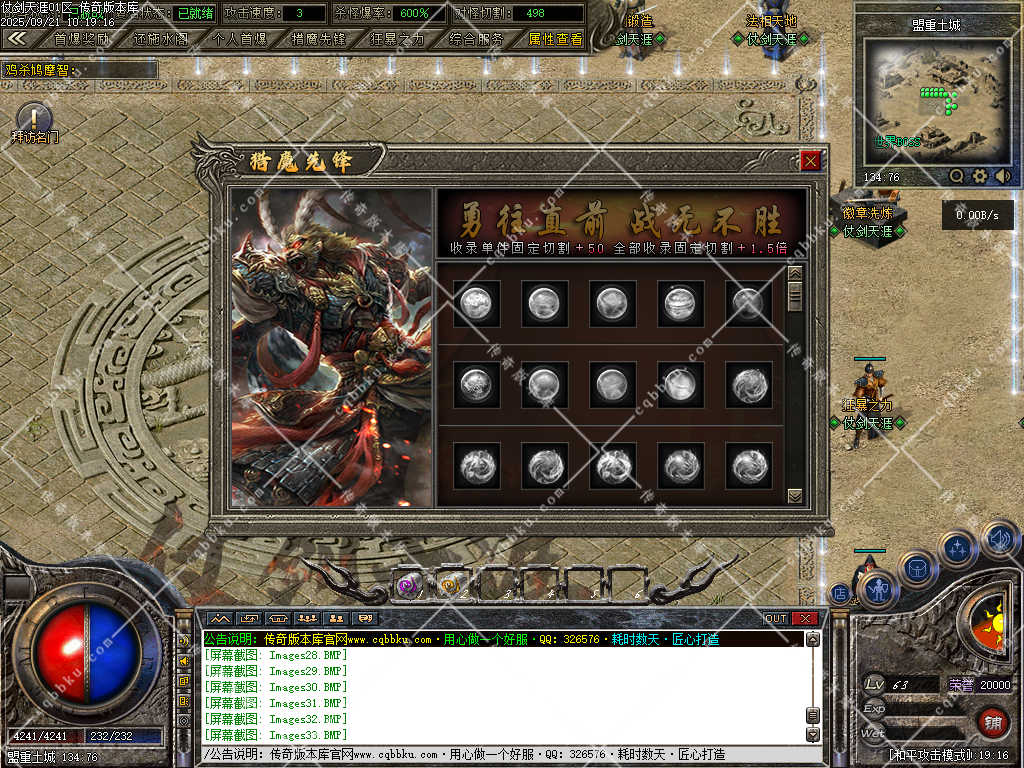Open the 首爆奖励 menu
The image size is (1024, 768).
coord(82,40)
